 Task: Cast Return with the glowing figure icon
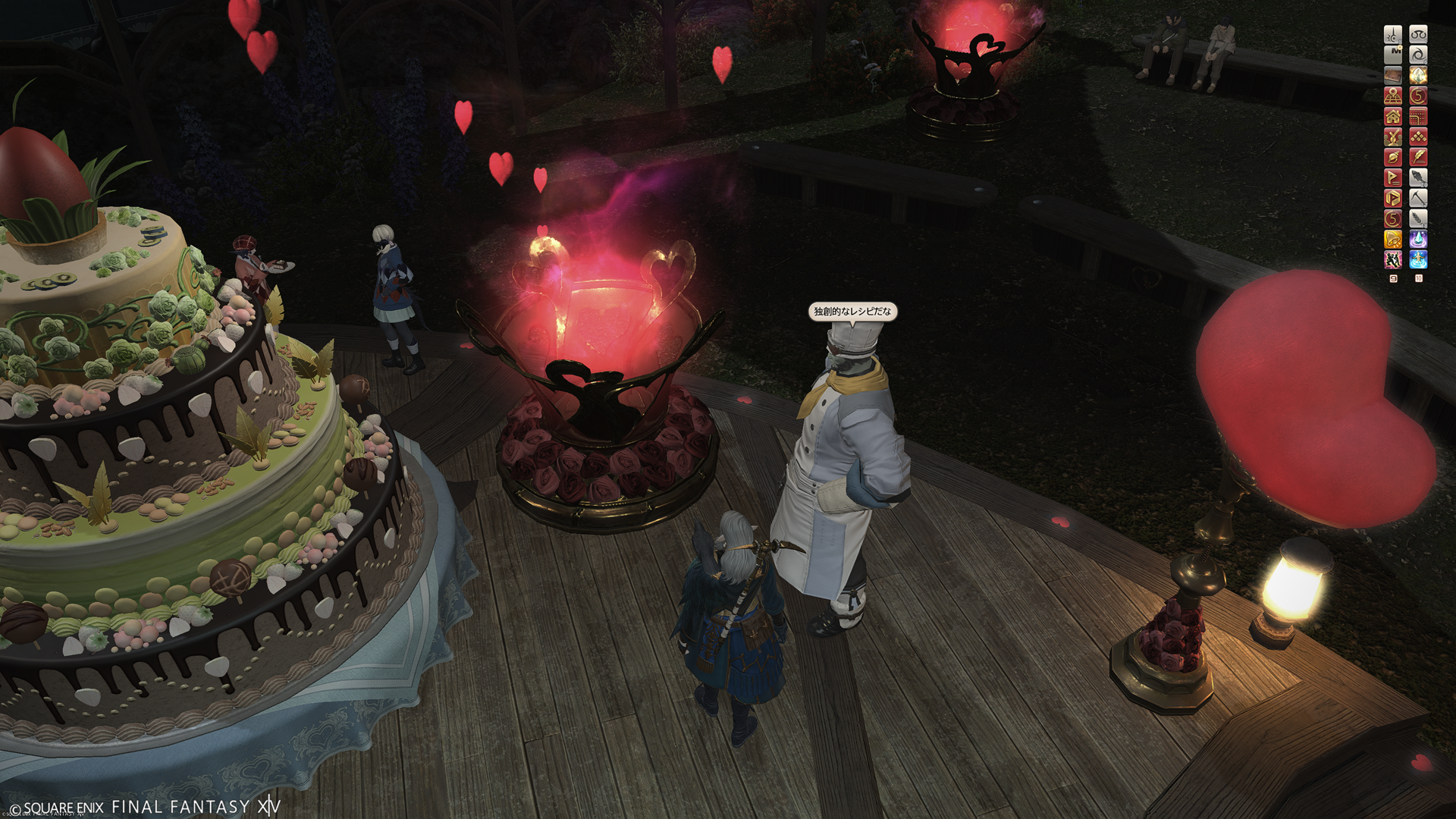pos(1418,259)
